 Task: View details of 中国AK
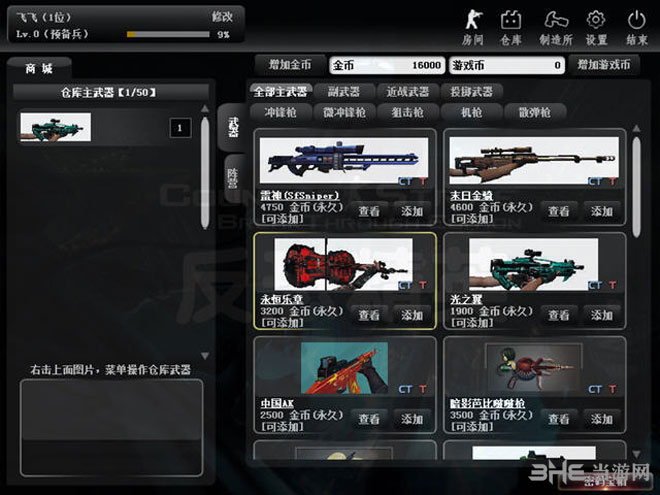(x=369, y=419)
